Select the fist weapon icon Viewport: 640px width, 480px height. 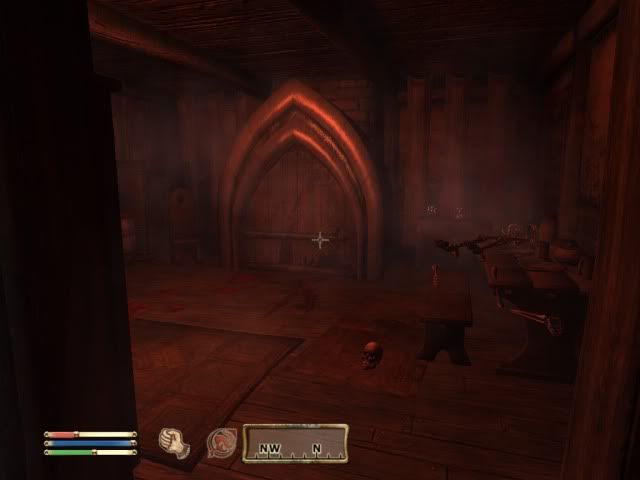[173, 442]
